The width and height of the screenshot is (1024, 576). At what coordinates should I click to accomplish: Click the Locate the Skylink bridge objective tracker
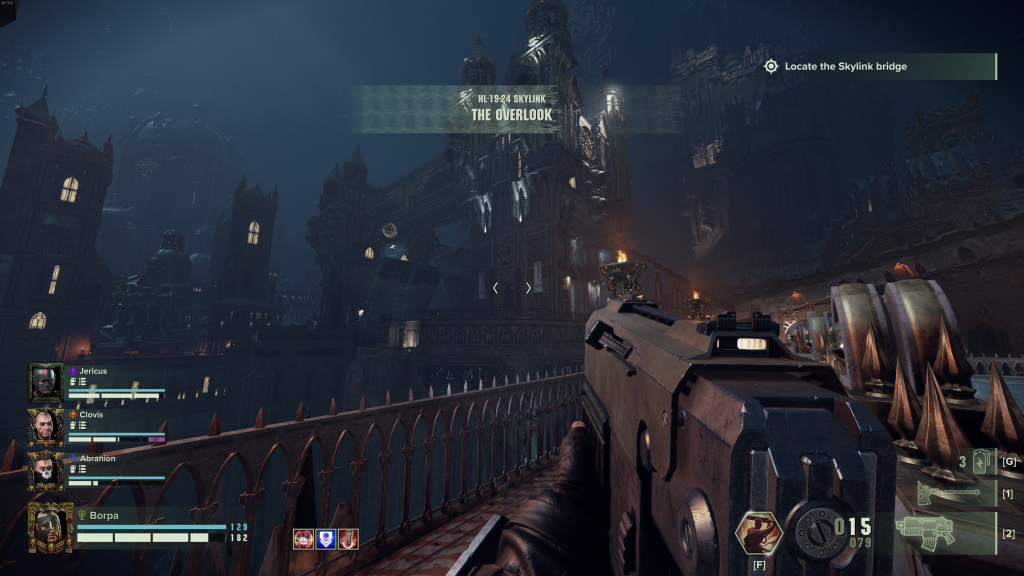pyautogui.click(x=875, y=67)
